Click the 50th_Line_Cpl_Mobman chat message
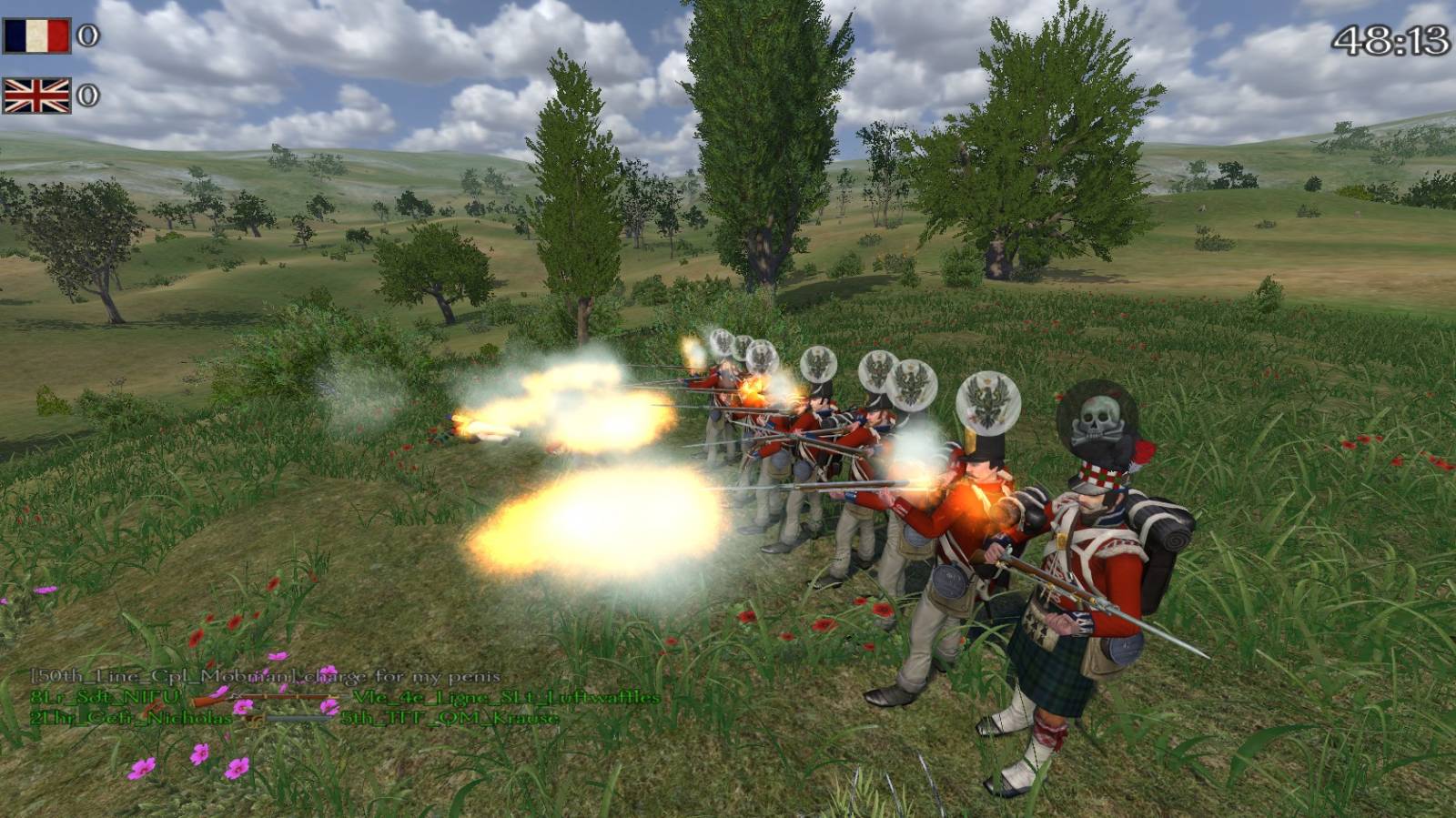This screenshot has width=1456, height=818. point(265,676)
